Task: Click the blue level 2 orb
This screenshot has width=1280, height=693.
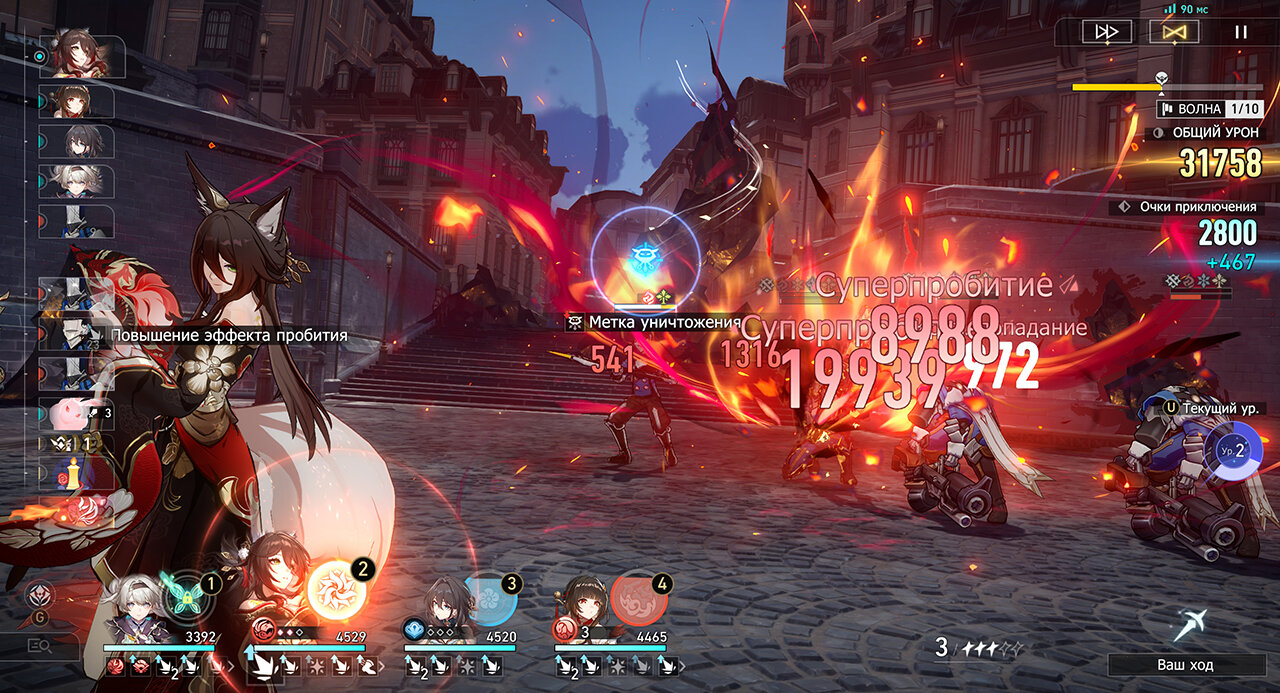Action: (1232, 450)
